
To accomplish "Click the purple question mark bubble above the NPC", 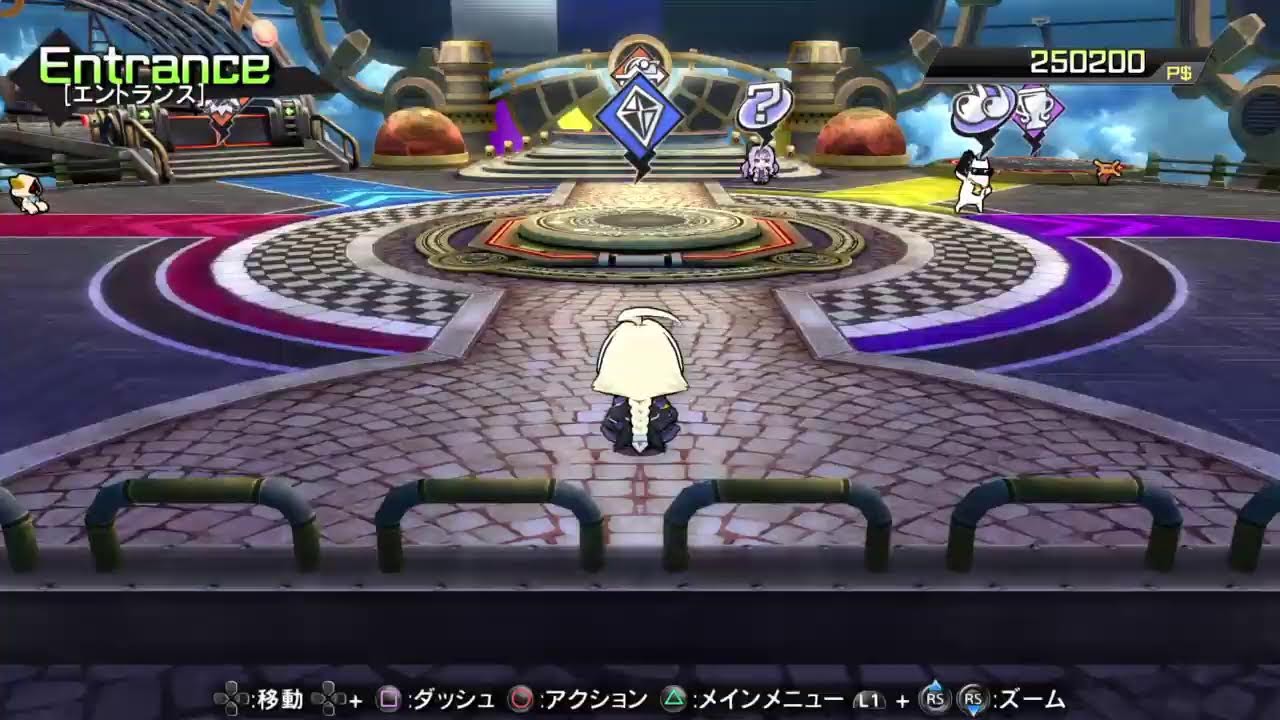I will click(x=764, y=105).
